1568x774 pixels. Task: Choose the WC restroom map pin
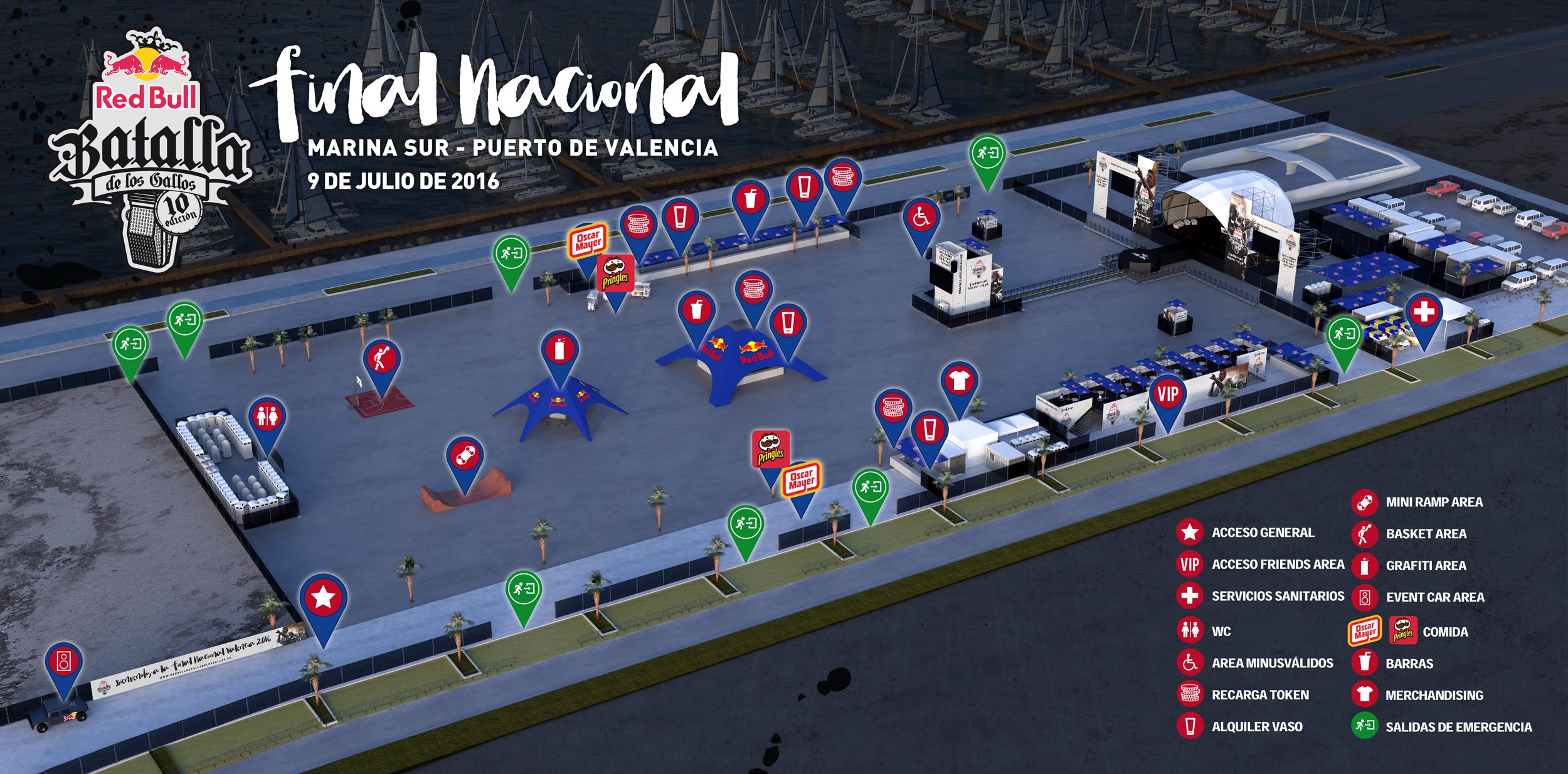click(267, 417)
